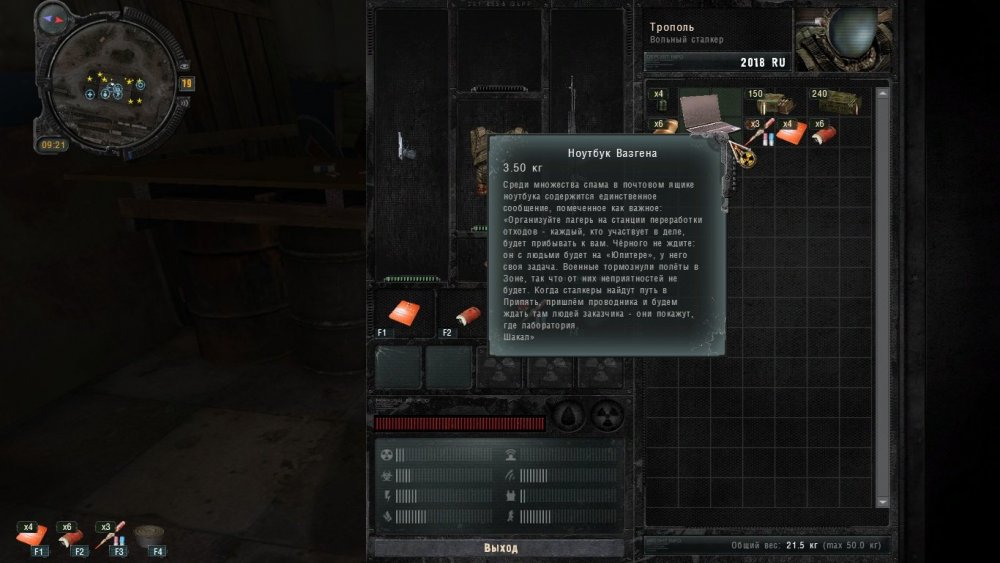Select the x4 grenade stack in the backpack

660,100
